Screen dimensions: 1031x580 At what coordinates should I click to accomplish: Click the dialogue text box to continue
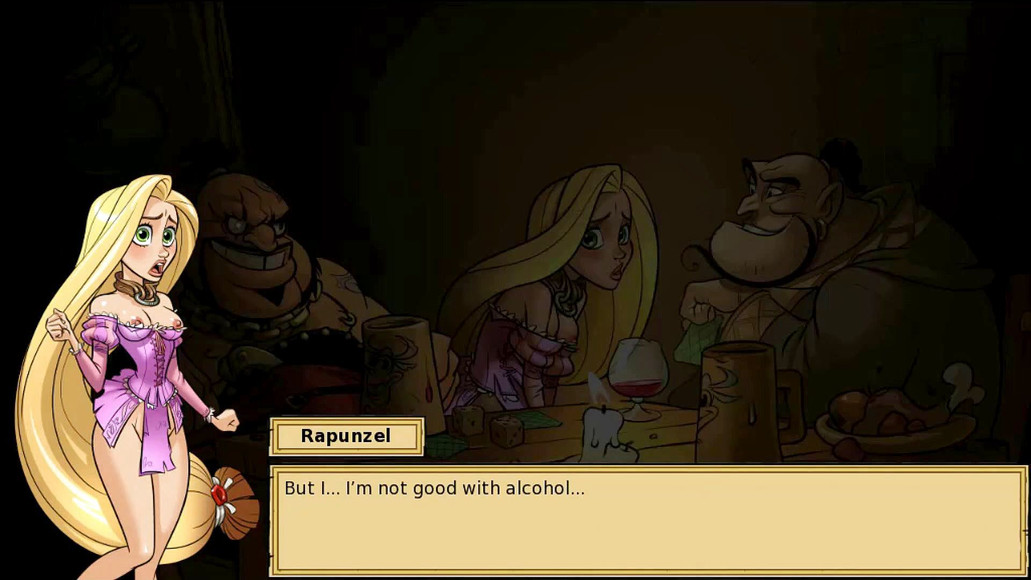click(648, 520)
